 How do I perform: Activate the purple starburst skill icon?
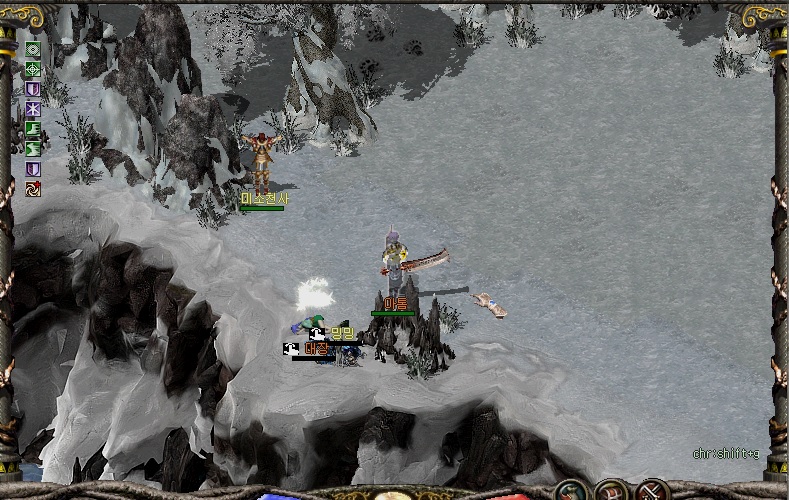pos(33,108)
